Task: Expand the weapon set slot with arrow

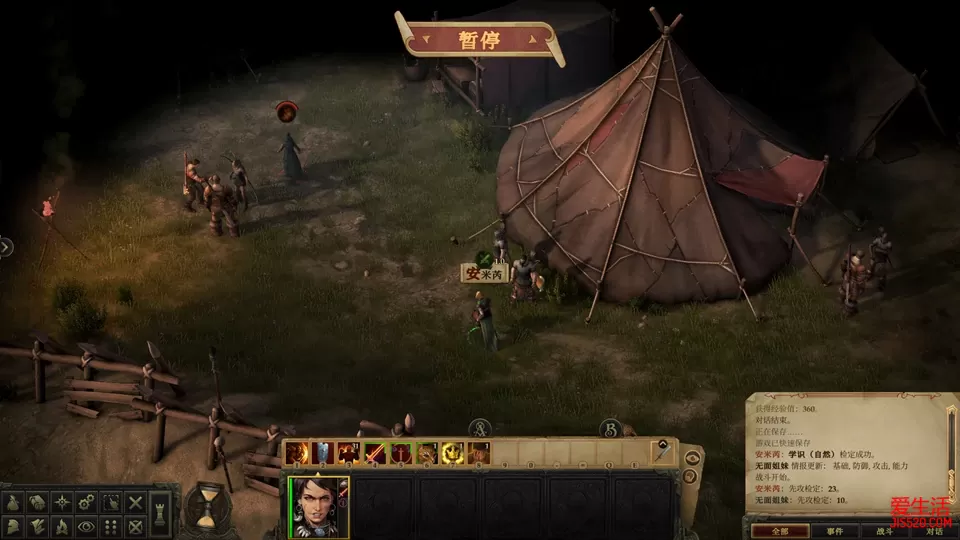Action: [661, 452]
